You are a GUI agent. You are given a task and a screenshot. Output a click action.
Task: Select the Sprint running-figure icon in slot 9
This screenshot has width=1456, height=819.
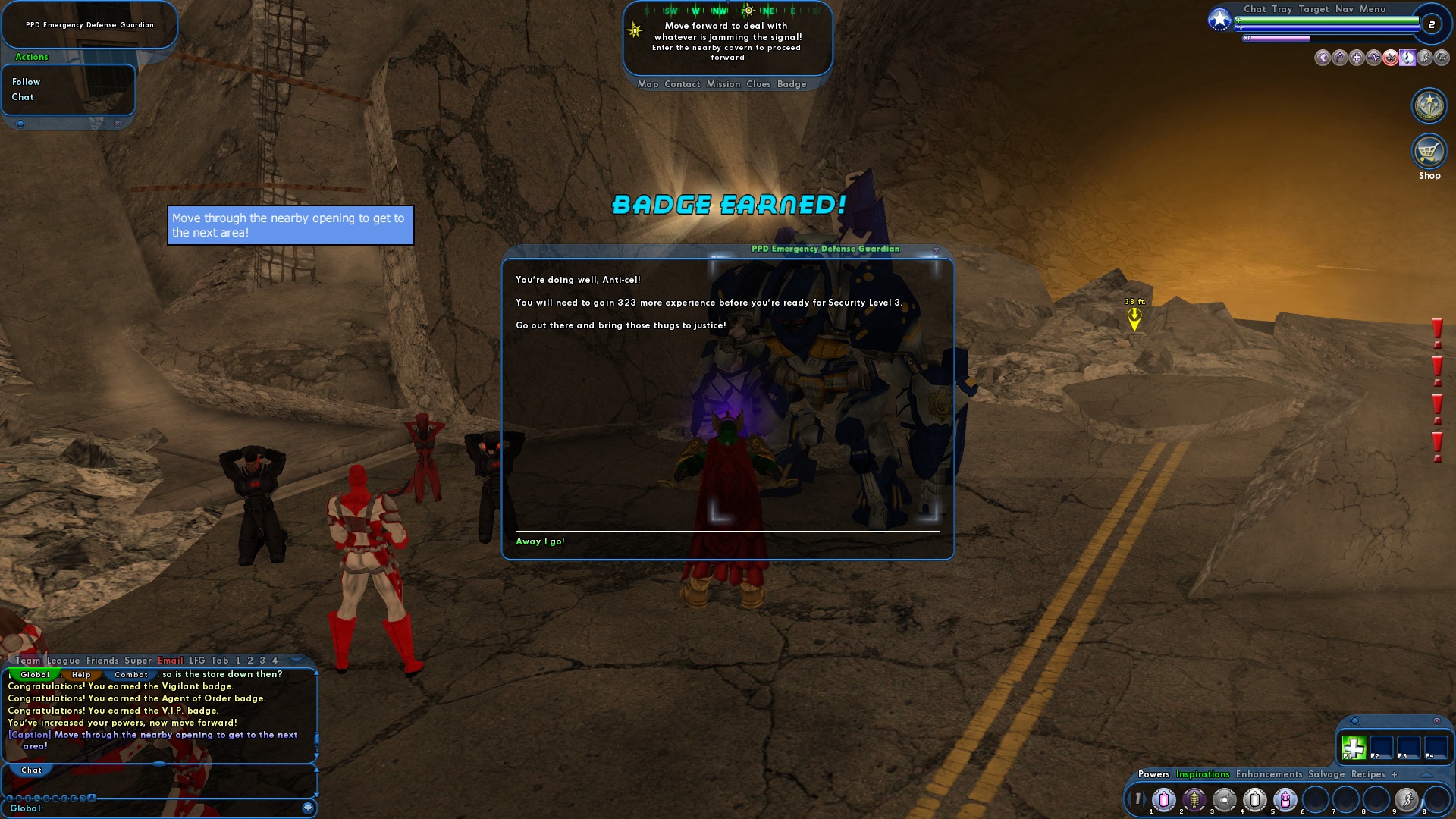pyautogui.click(x=1407, y=799)
